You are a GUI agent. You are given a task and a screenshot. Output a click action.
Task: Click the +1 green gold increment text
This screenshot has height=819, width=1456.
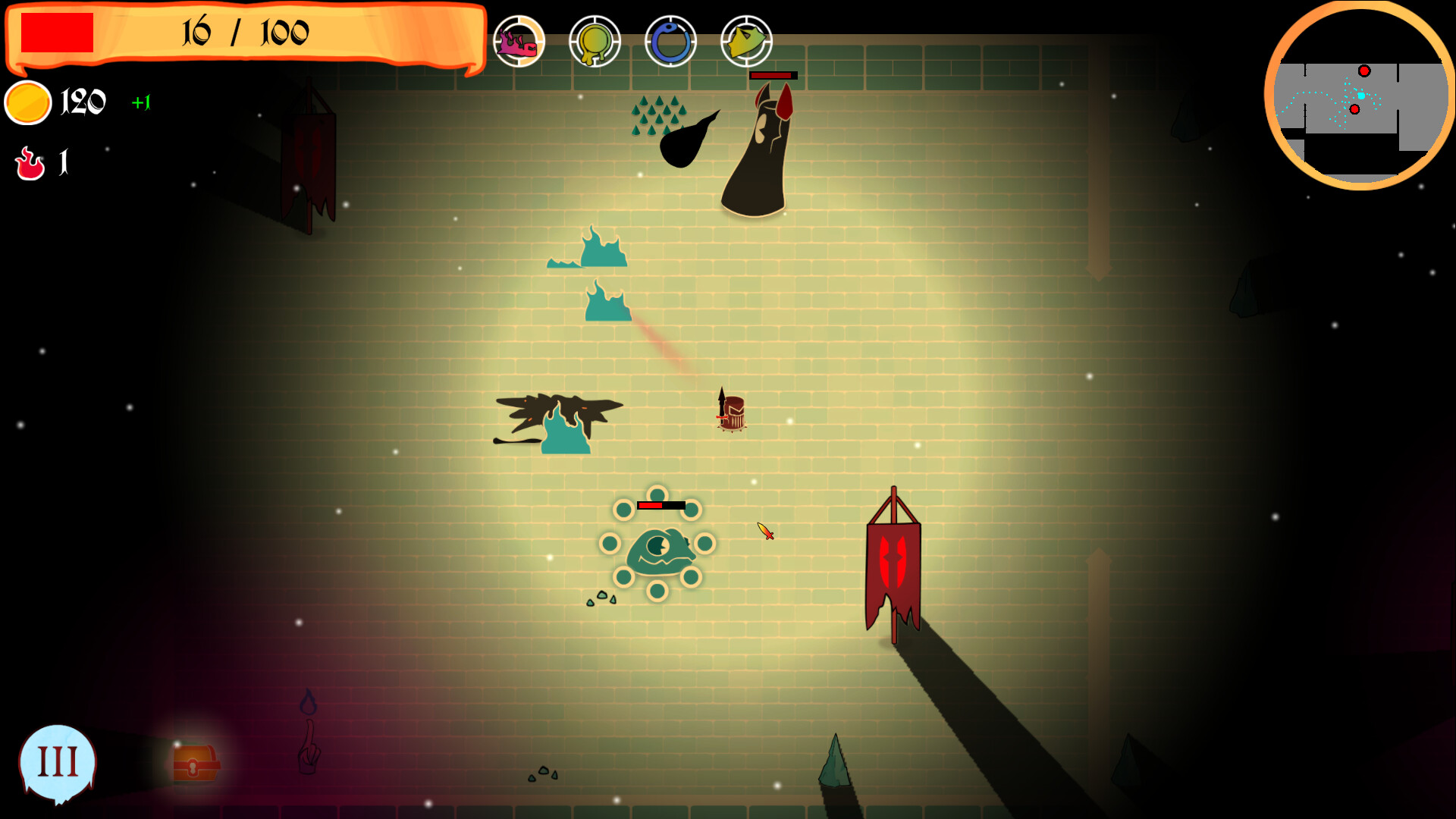tap(141, 101)
